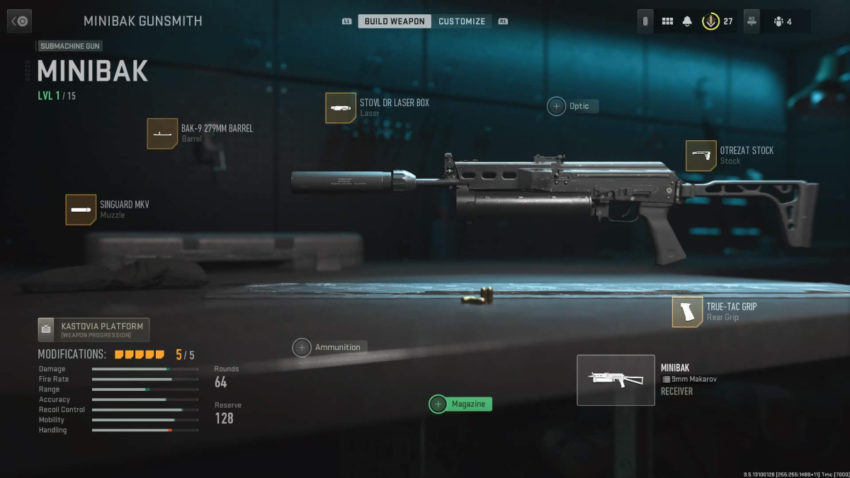This screenshot has height=478, width=850.
Task: Open the social party icon
Action: tap(752, 21)
